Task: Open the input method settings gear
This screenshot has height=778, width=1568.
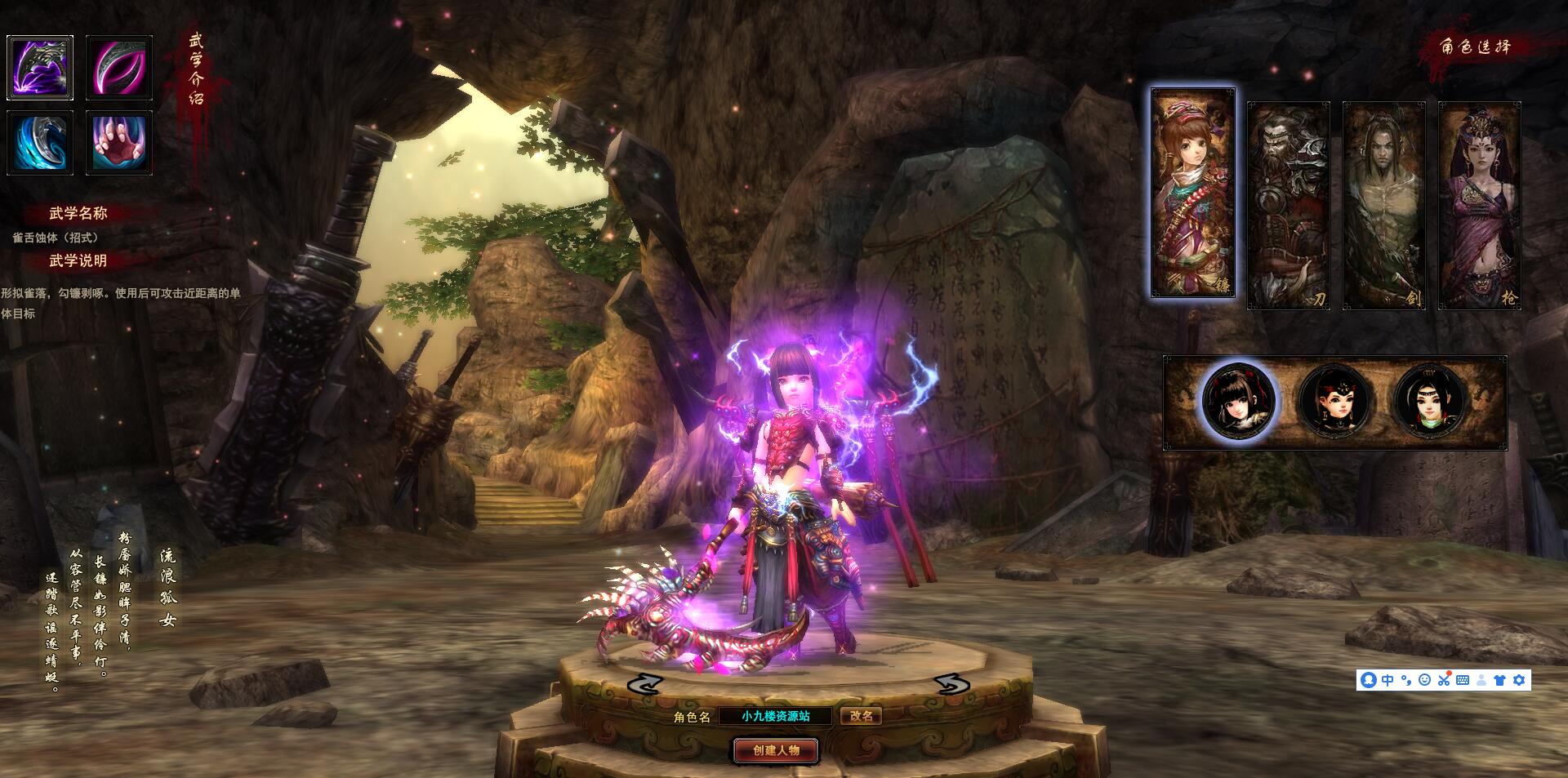Action: click(1518, 681)
